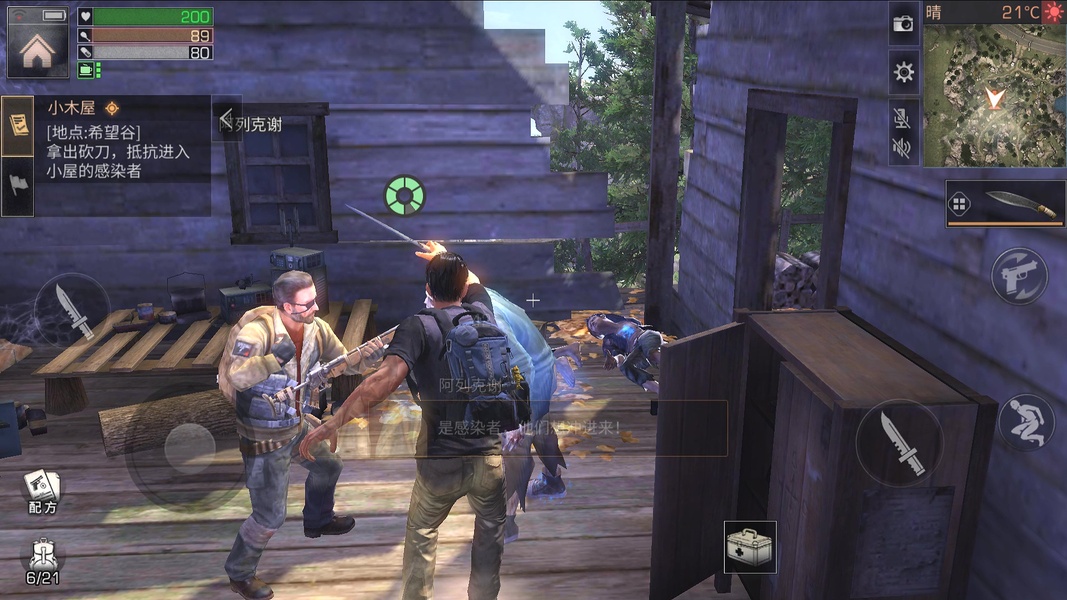The image size is (1067, 600).
Task: Use the first aid kit
Action: click(750, 547)
